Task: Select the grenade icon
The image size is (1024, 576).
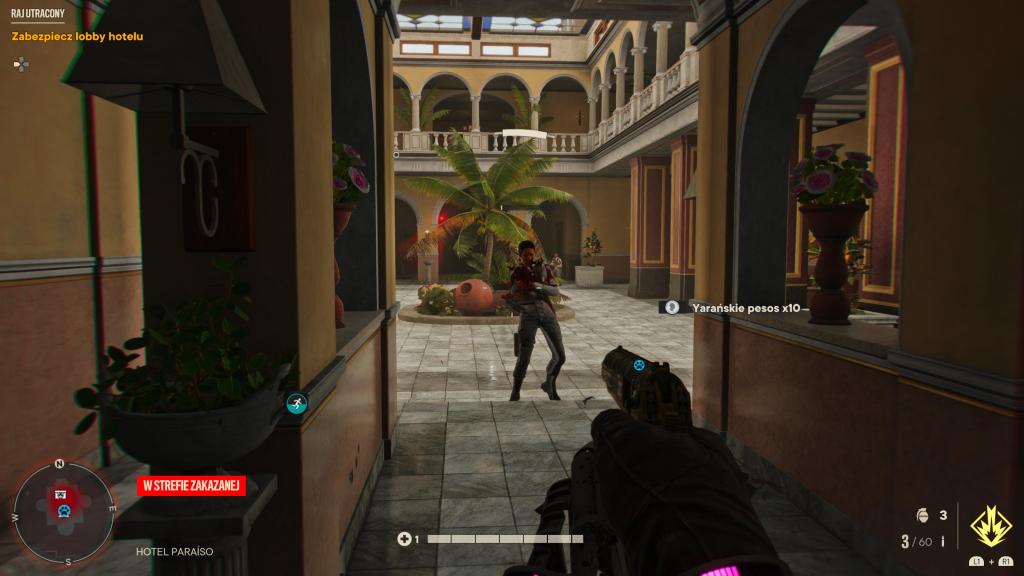Action: tap(922, 516)
